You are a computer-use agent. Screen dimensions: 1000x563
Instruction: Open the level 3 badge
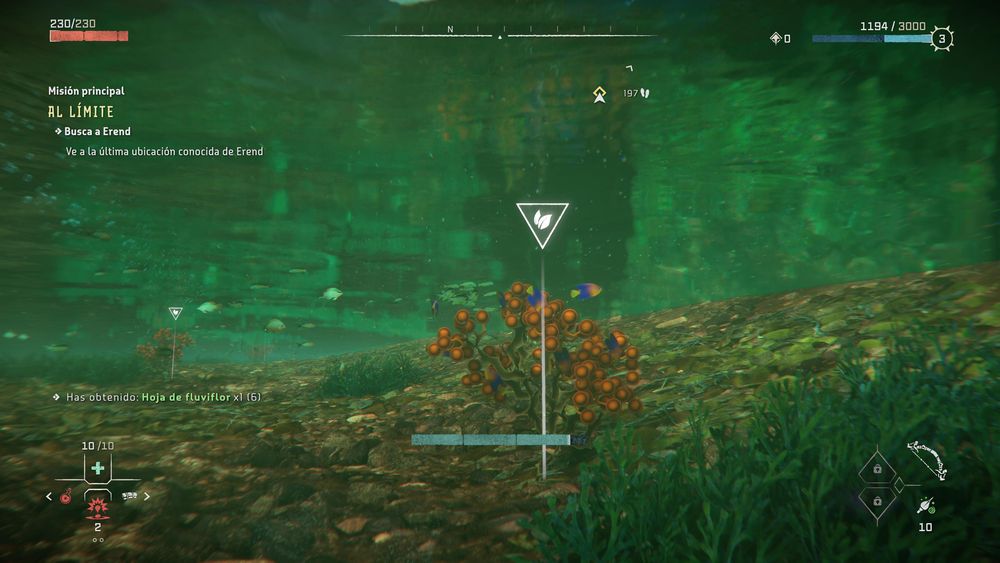tap(940, 39)
